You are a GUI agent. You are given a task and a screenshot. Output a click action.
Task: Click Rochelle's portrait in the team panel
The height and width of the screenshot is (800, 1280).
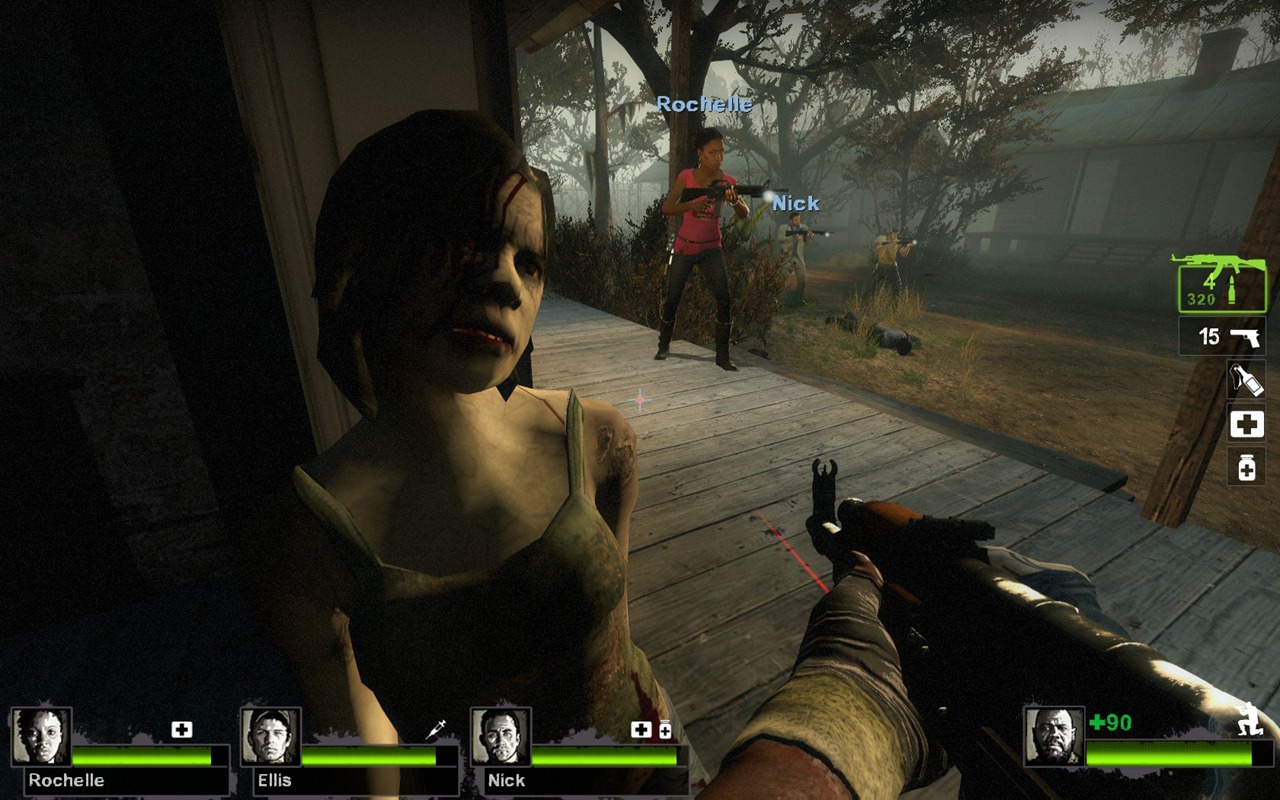click(41, 737)
